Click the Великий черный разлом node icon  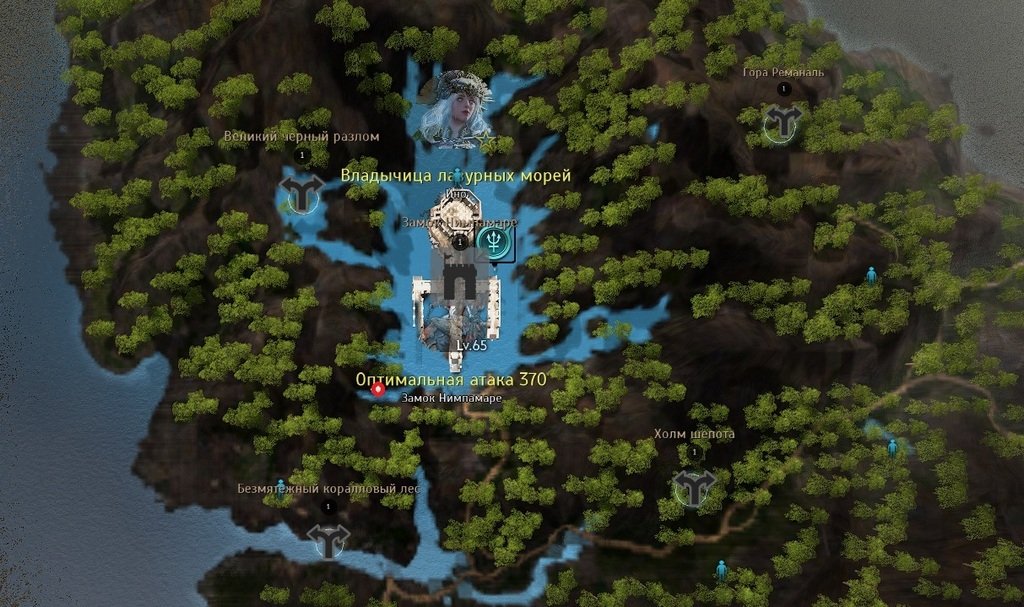pos(301,189)
